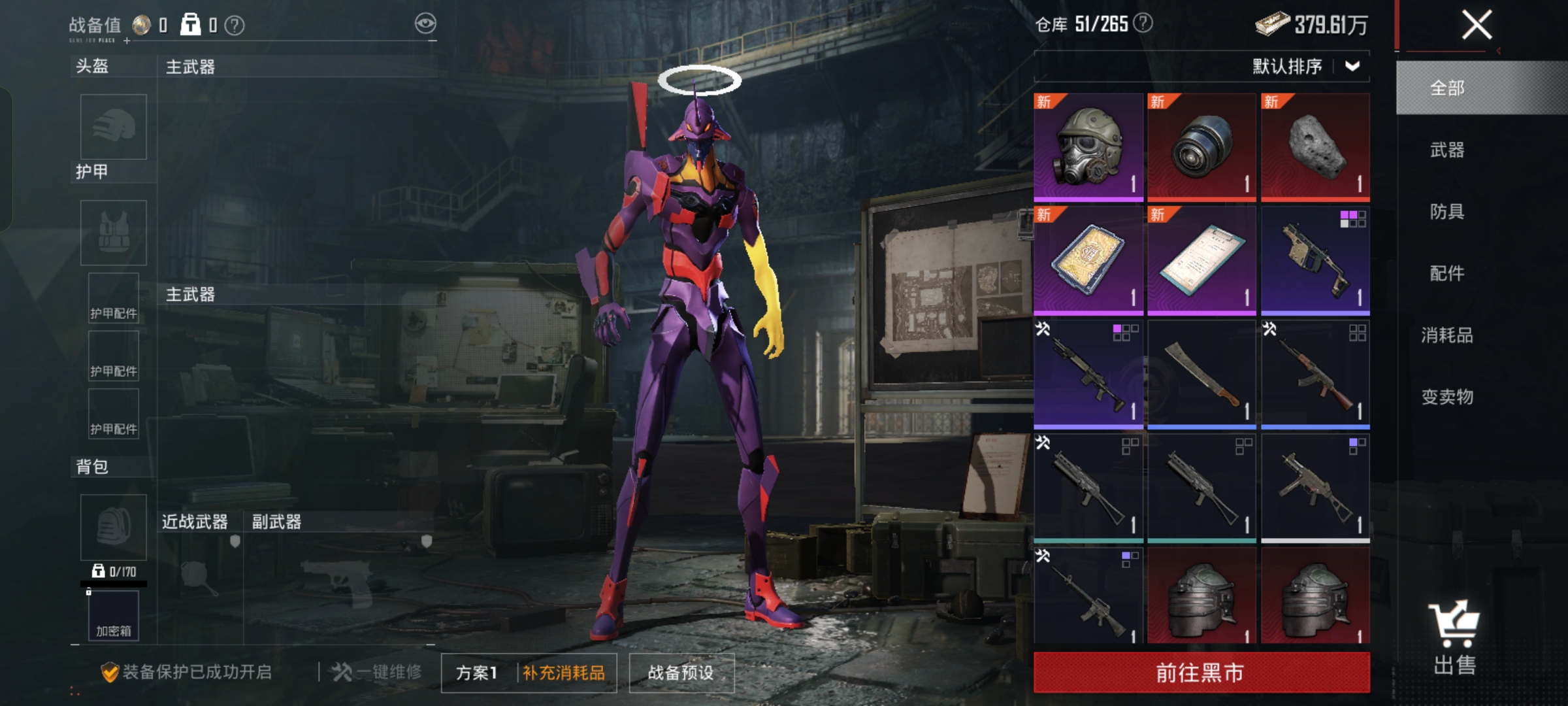Open the 配件 category tab
This screenshot has height=706, width=1568.
click(1447, 273)
